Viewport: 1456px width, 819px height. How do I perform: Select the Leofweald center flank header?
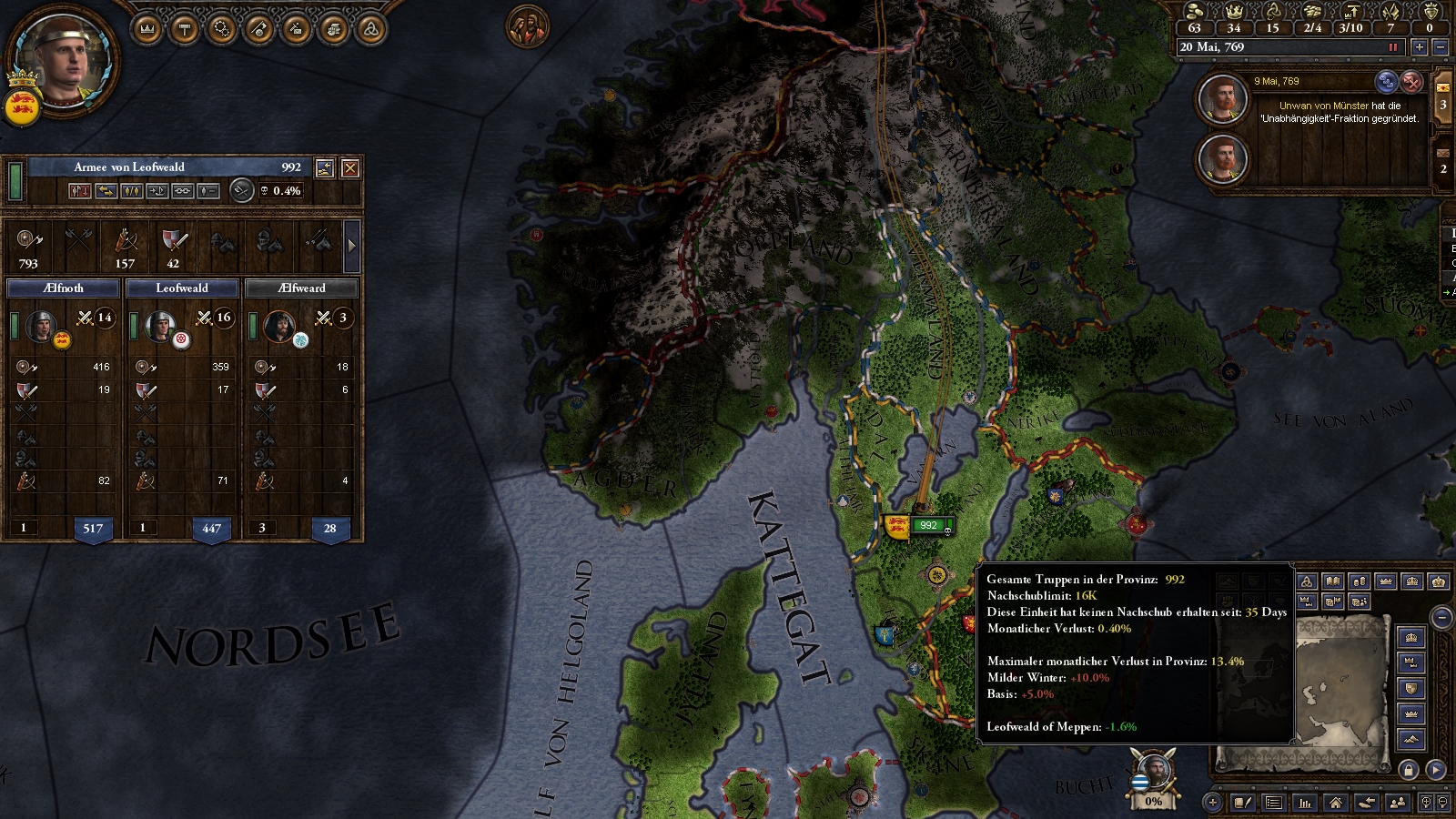[x=182, y=288]
